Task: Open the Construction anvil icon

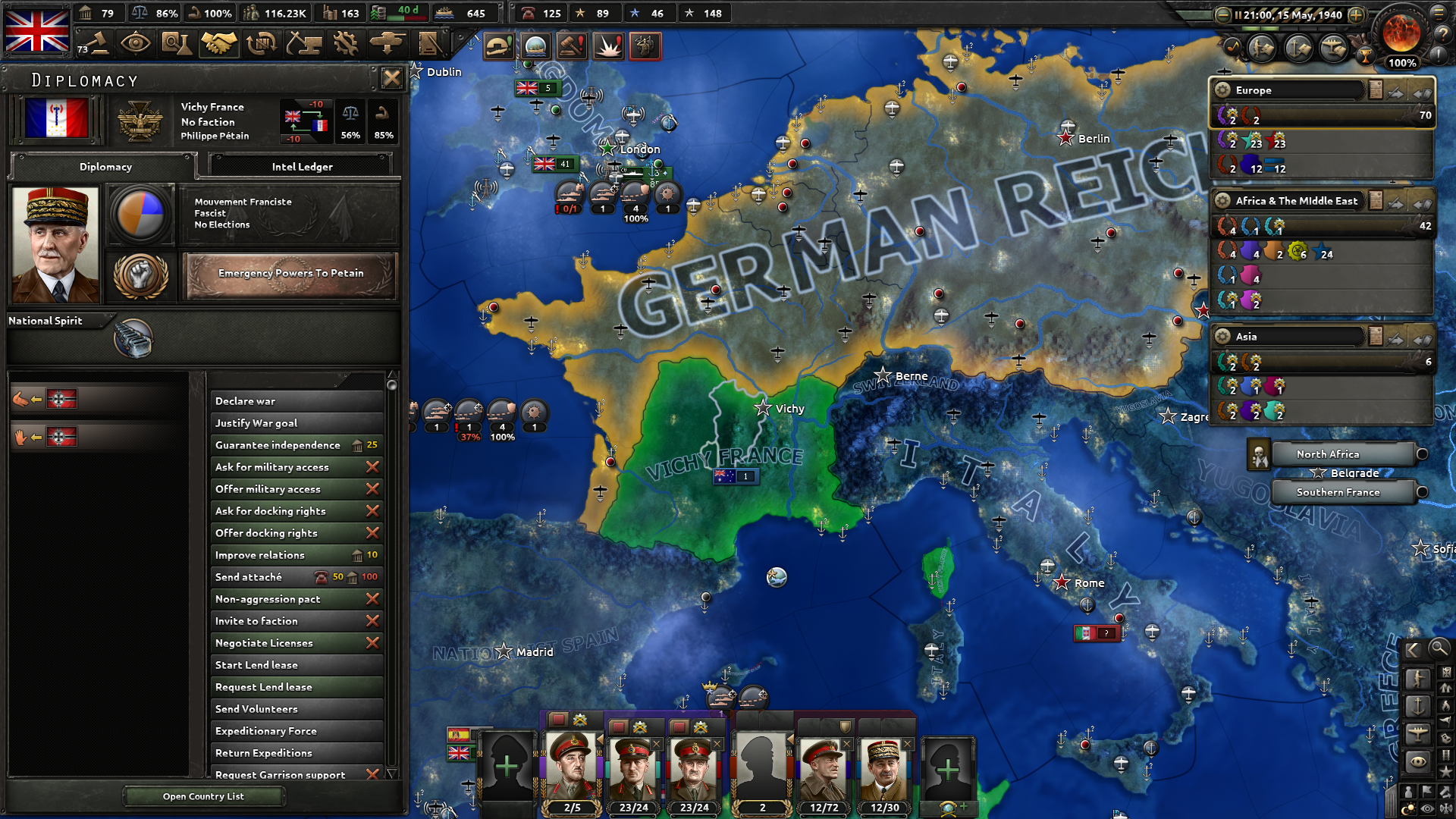Action: pos(304,42)
